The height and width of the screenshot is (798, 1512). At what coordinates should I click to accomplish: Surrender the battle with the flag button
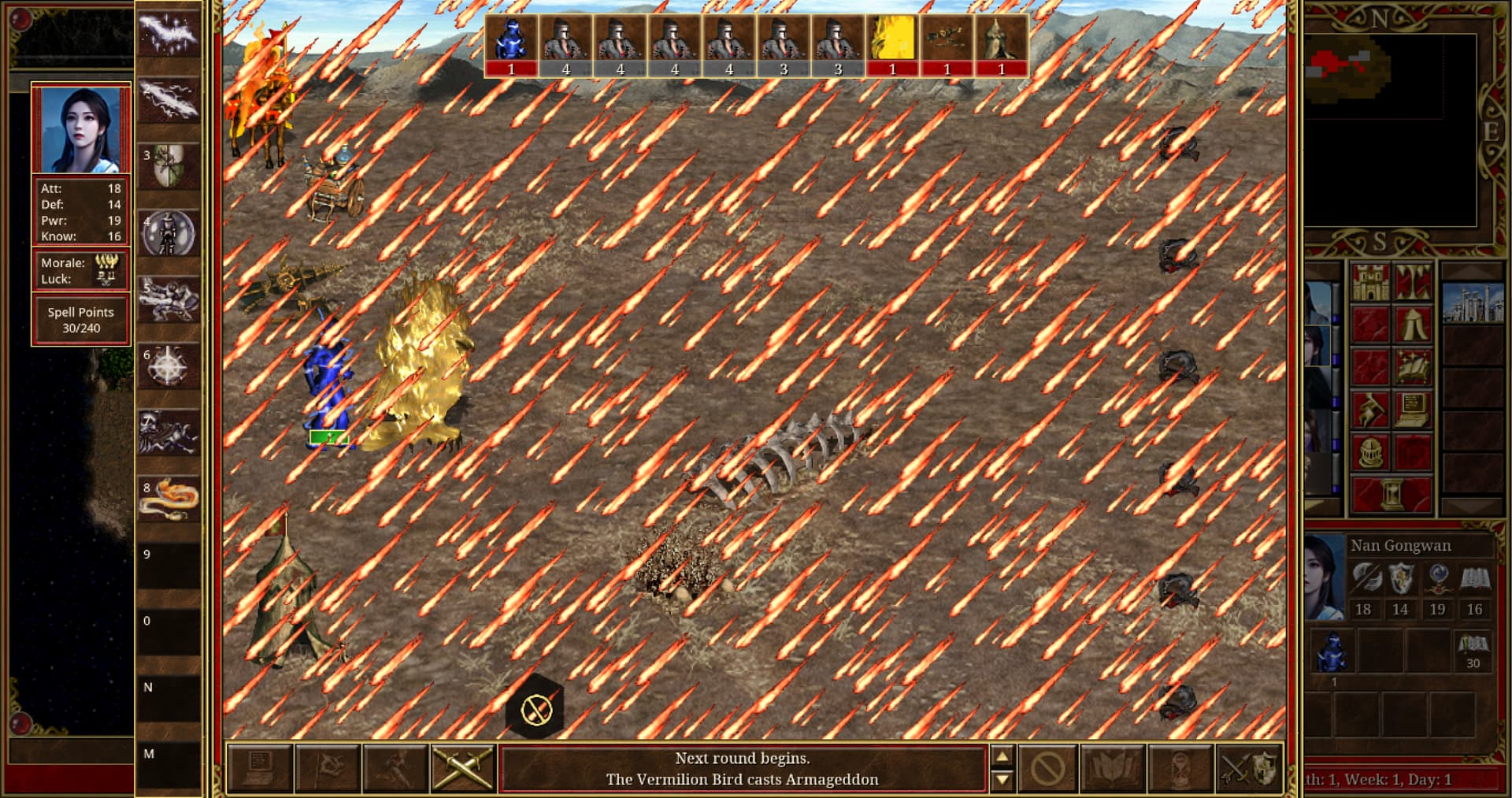pos(328,767)
